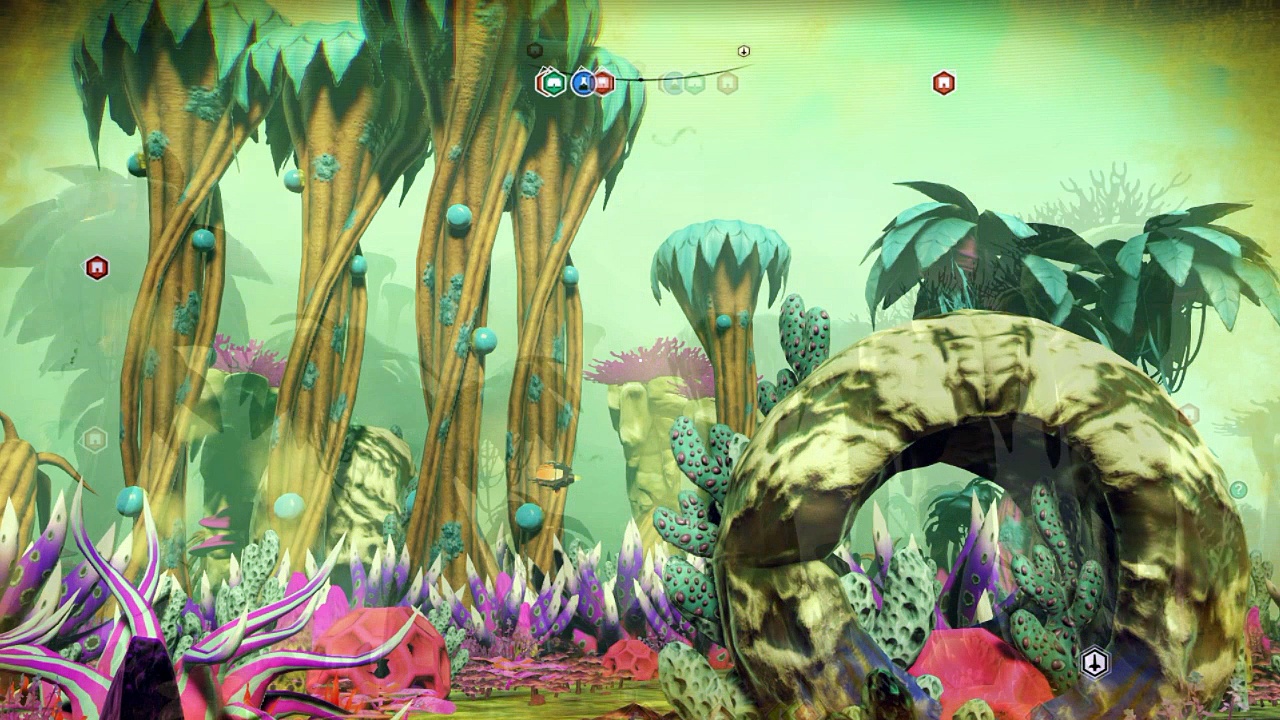Viewport: 1280px width, 720px height.
Task: Select the small white downward arrow marker
Action: coord(744,51)
